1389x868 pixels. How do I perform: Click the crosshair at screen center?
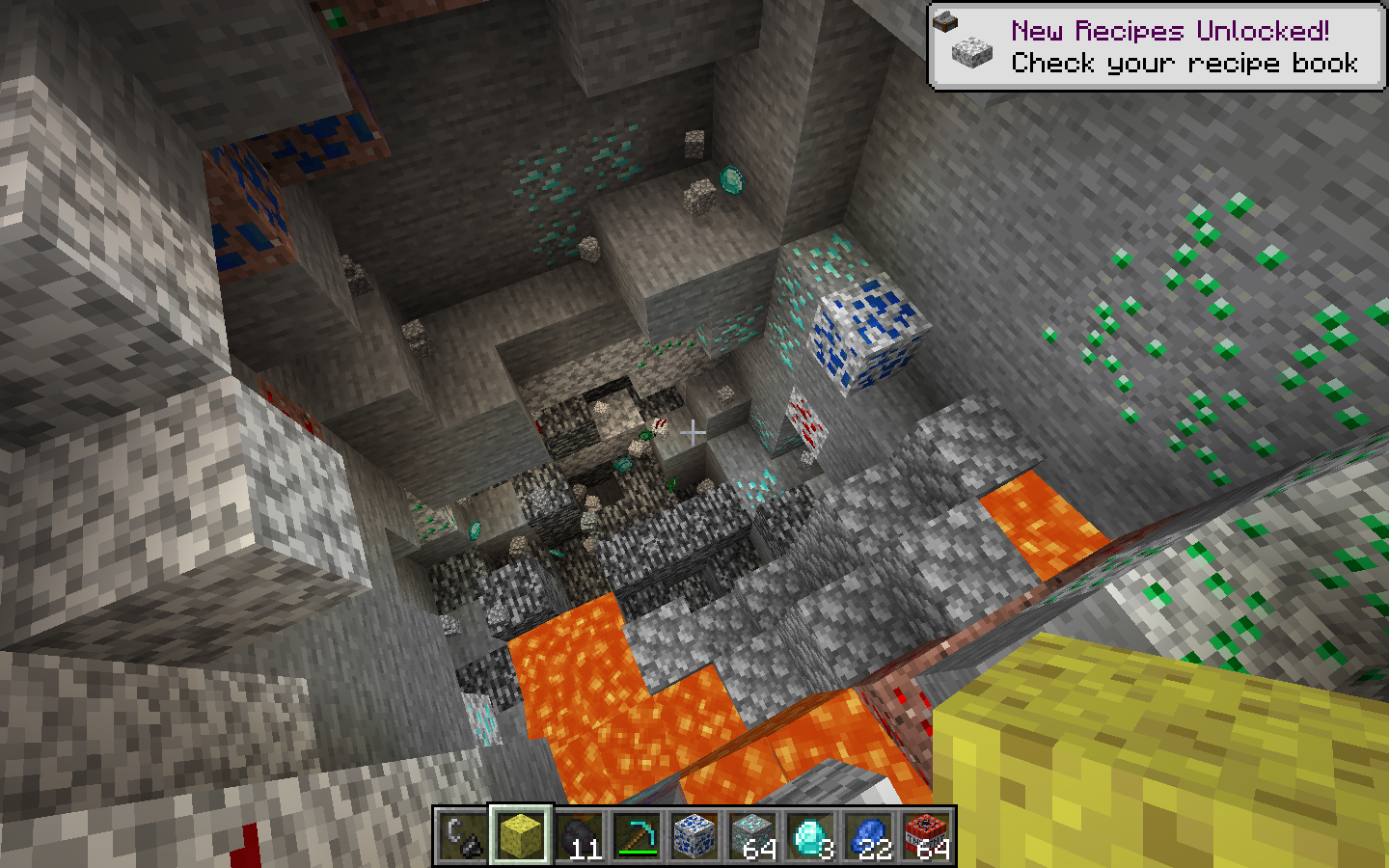click(x=694, y=431)
